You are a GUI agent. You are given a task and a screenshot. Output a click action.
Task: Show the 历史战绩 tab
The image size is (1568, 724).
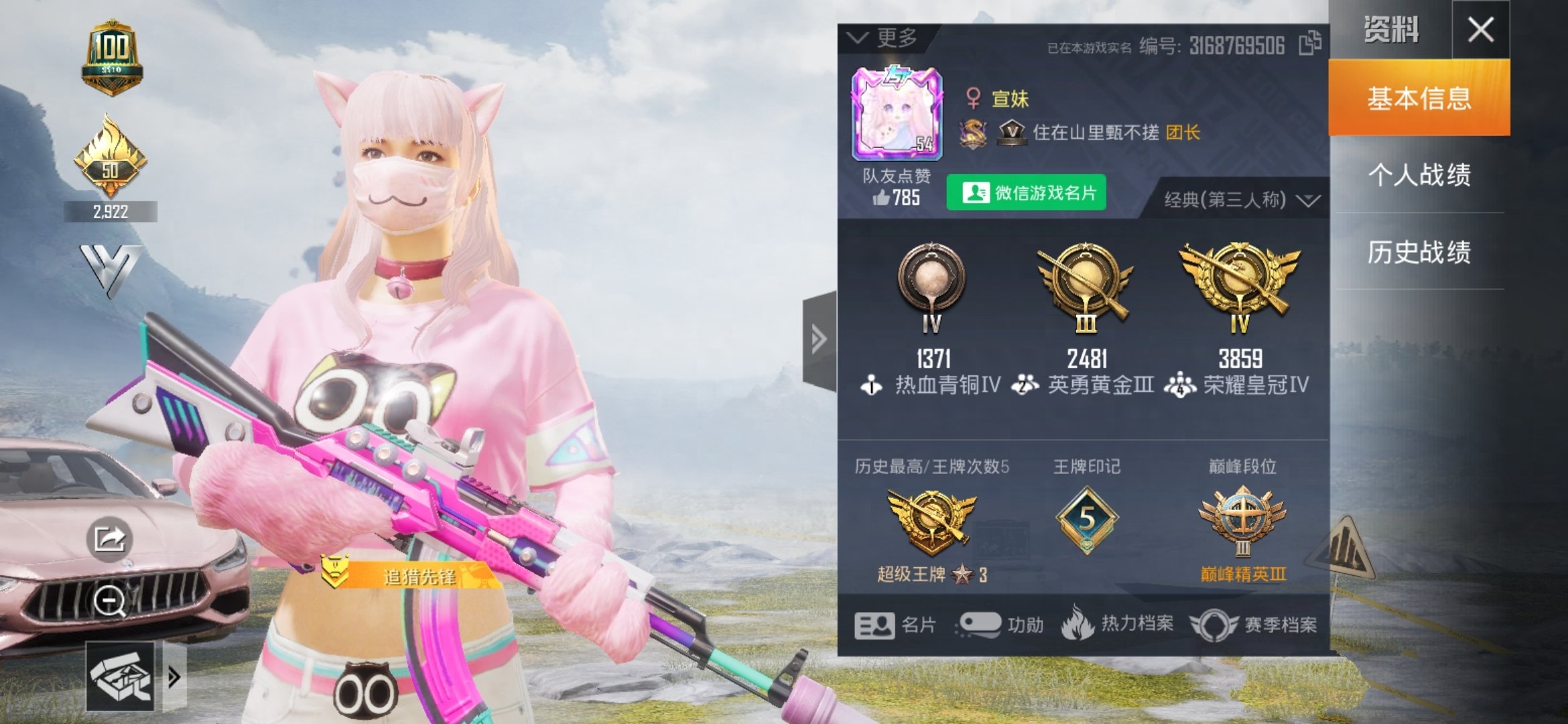pyautogui.click(x=1419, y=252)
